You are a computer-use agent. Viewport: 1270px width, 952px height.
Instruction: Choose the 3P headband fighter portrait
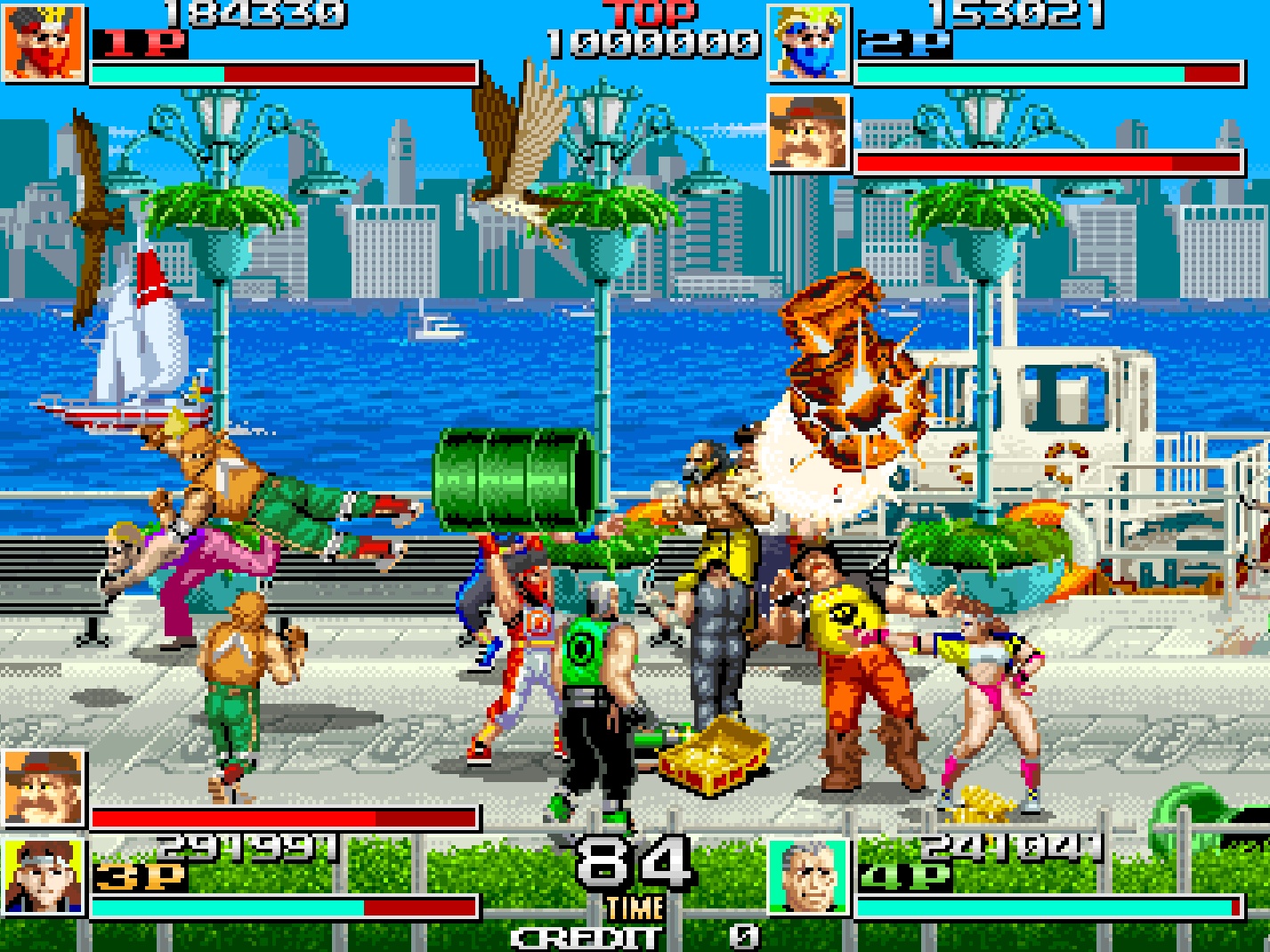point(44,876)
